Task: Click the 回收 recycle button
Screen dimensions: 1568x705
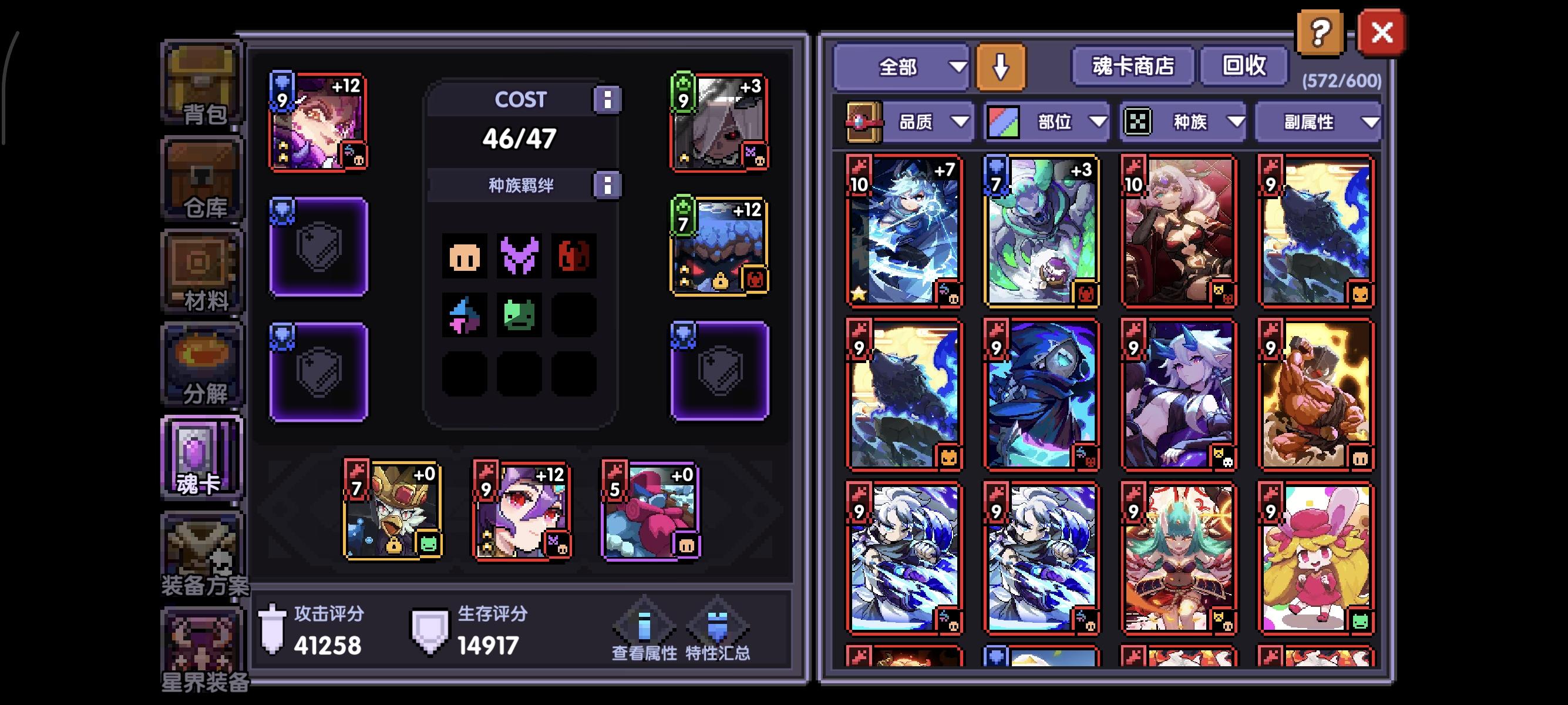Action: [1244, 67]
